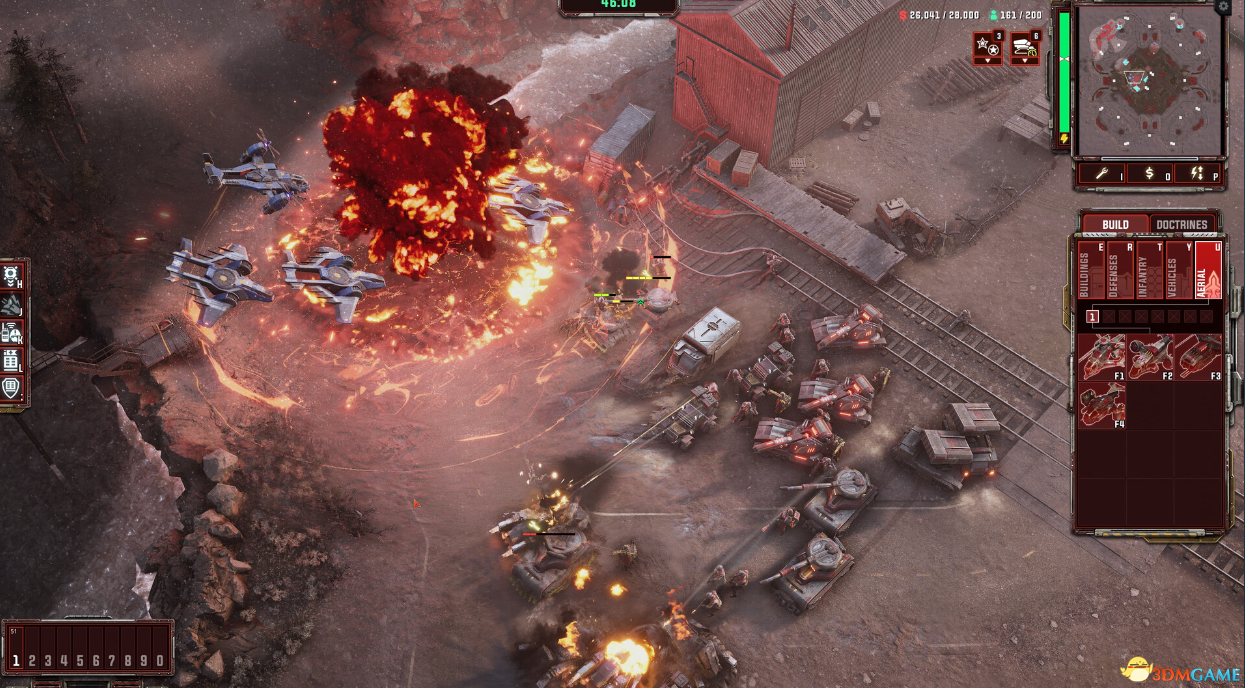Viewport: 1245px width, 688px height.
Task: Switch to the Vehicles build category
Action: (x=1179, y=271)
